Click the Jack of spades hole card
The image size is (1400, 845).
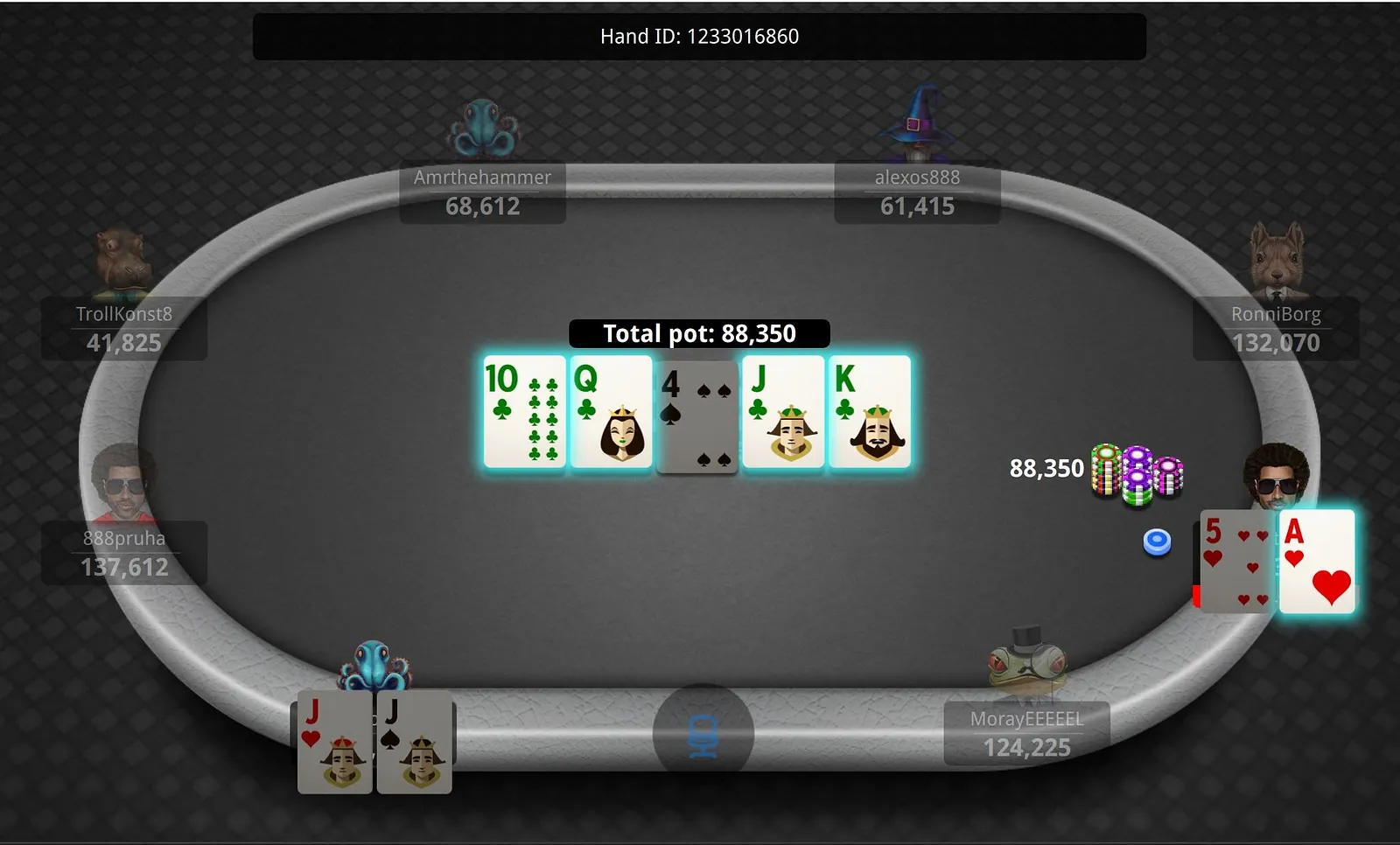(414, 743)
